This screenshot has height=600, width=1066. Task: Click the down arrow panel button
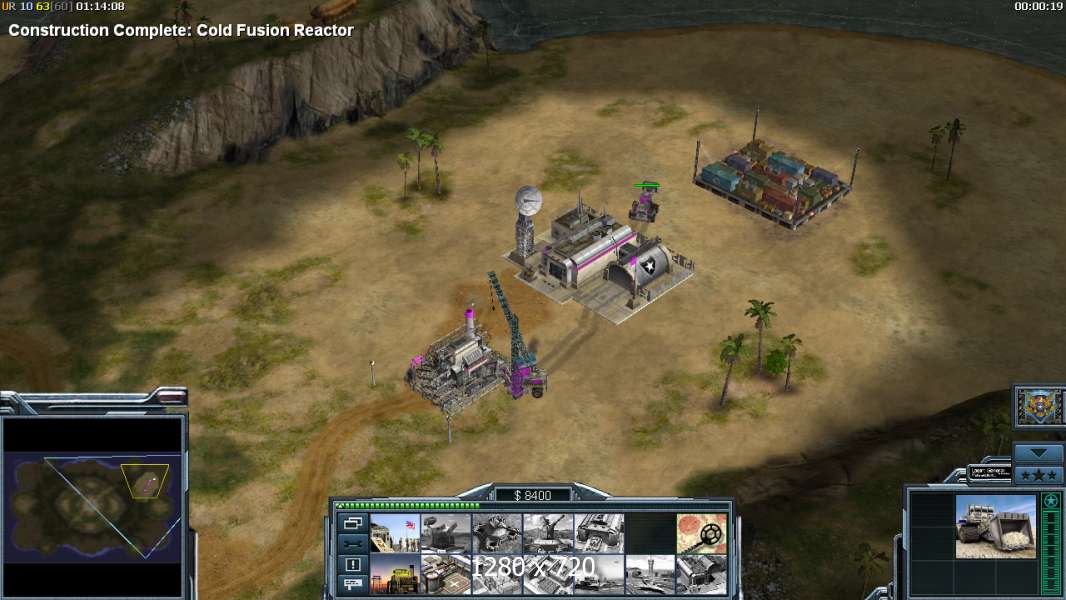coord(1038,453)
